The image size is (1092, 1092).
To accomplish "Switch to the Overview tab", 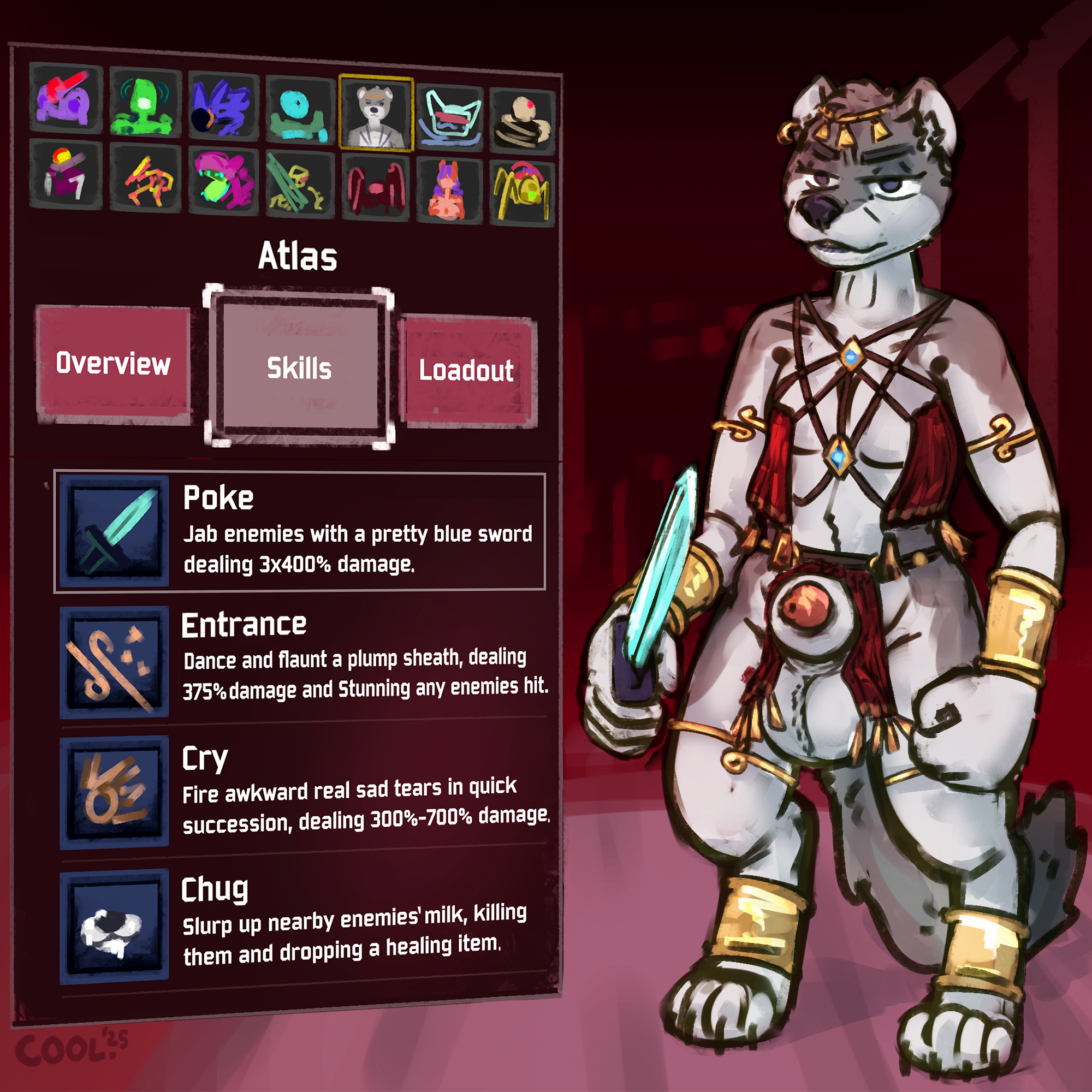I will [x=113, y=364].
